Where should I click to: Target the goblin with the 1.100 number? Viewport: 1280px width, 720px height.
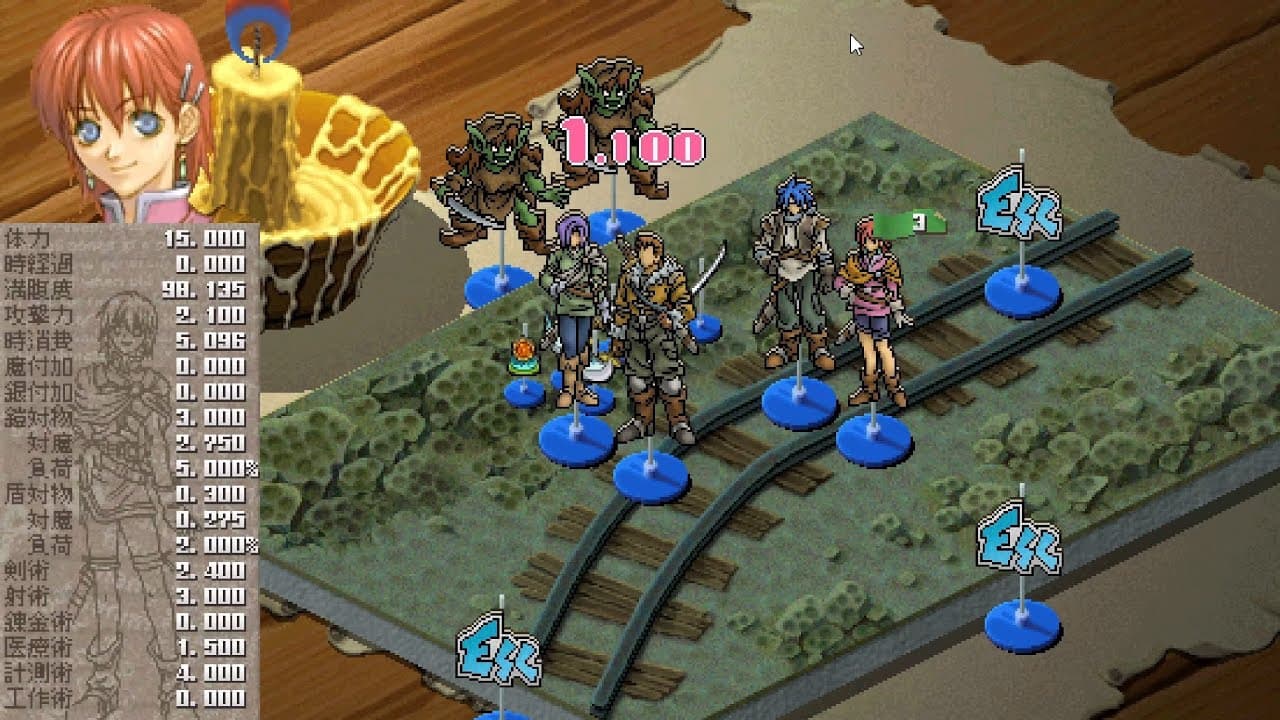[x=604, y=125]
